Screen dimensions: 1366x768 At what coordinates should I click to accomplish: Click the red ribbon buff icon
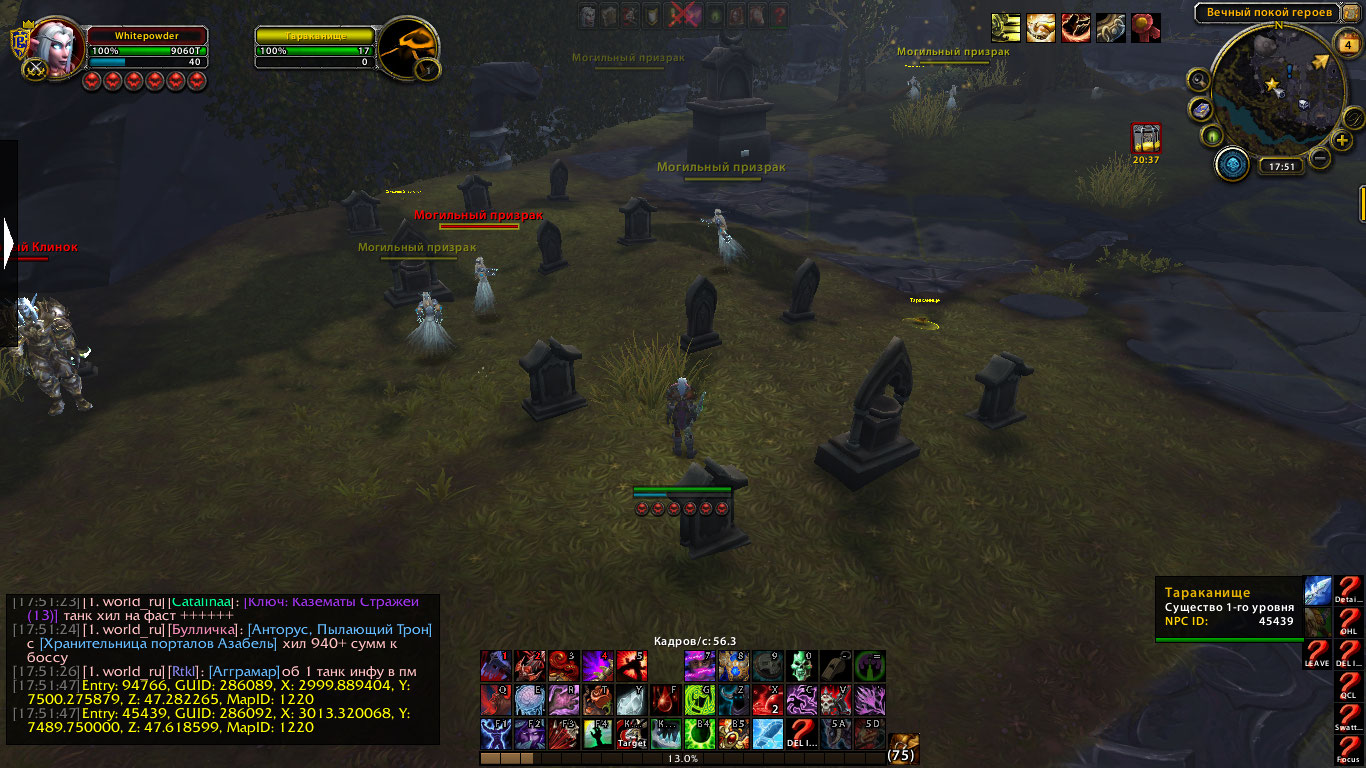1145,27
